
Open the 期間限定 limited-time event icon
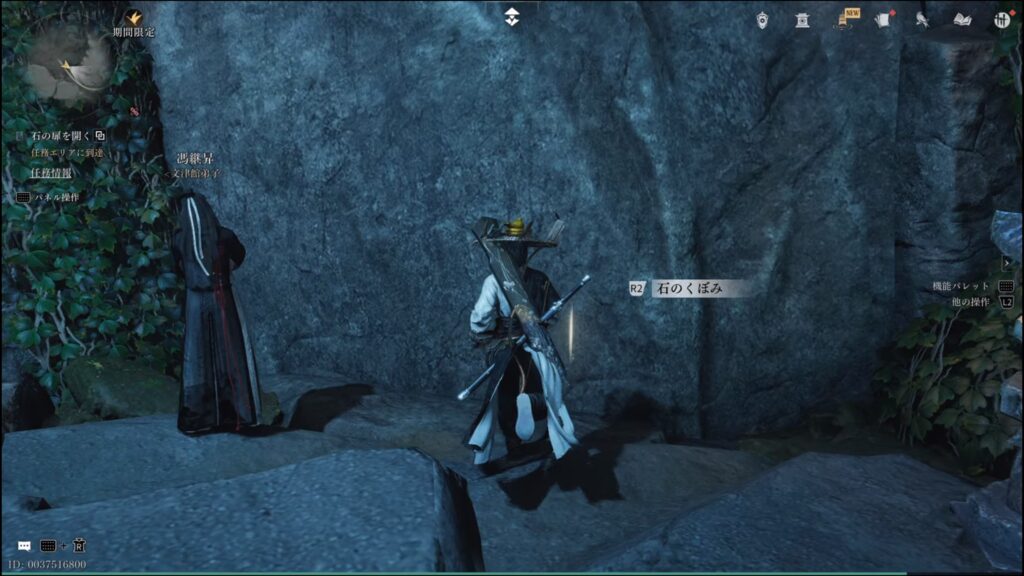pyautogui.click(x=133, y=18)
